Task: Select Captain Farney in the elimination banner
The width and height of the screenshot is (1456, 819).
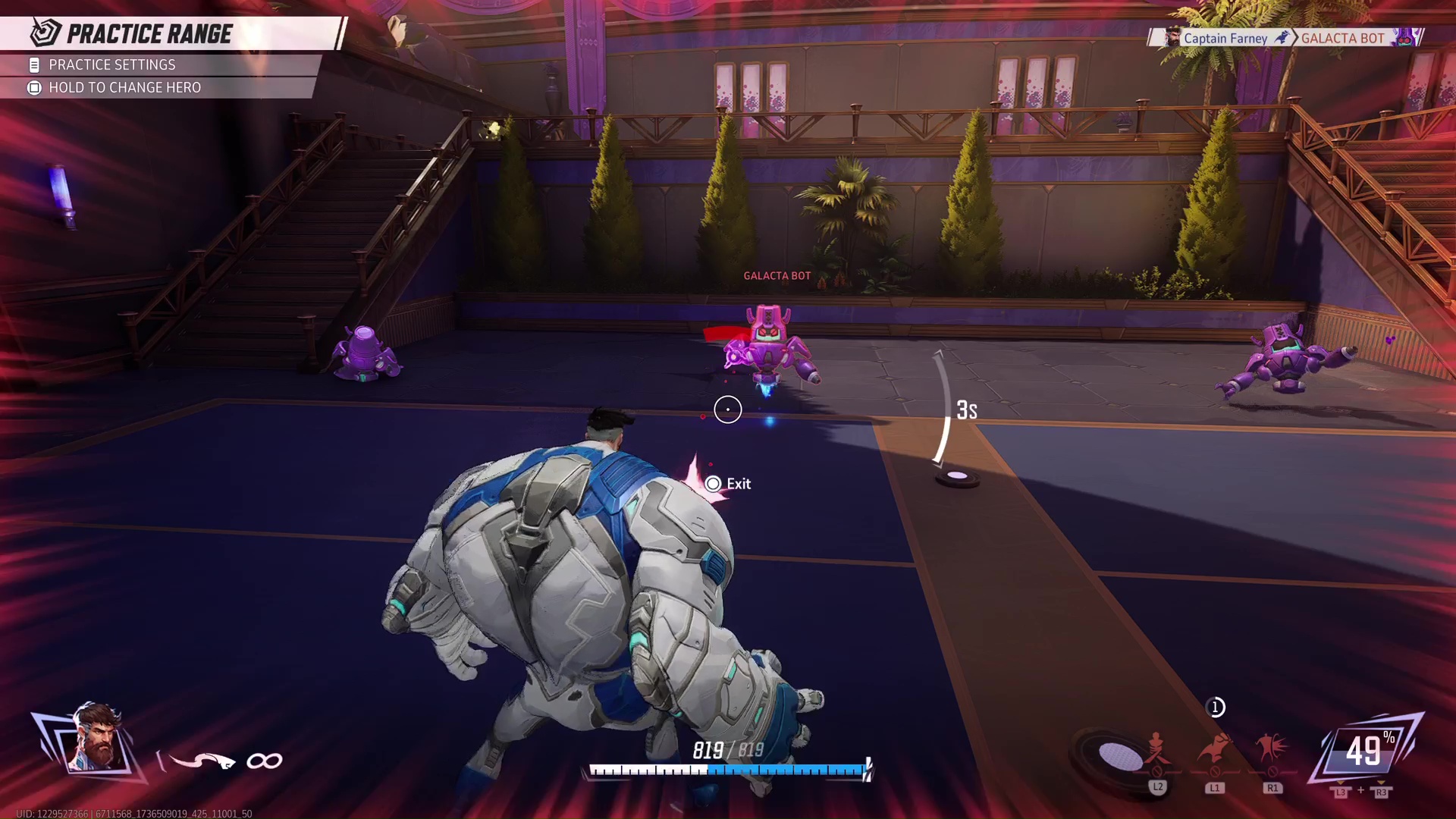Action: tap(1224, 37)
